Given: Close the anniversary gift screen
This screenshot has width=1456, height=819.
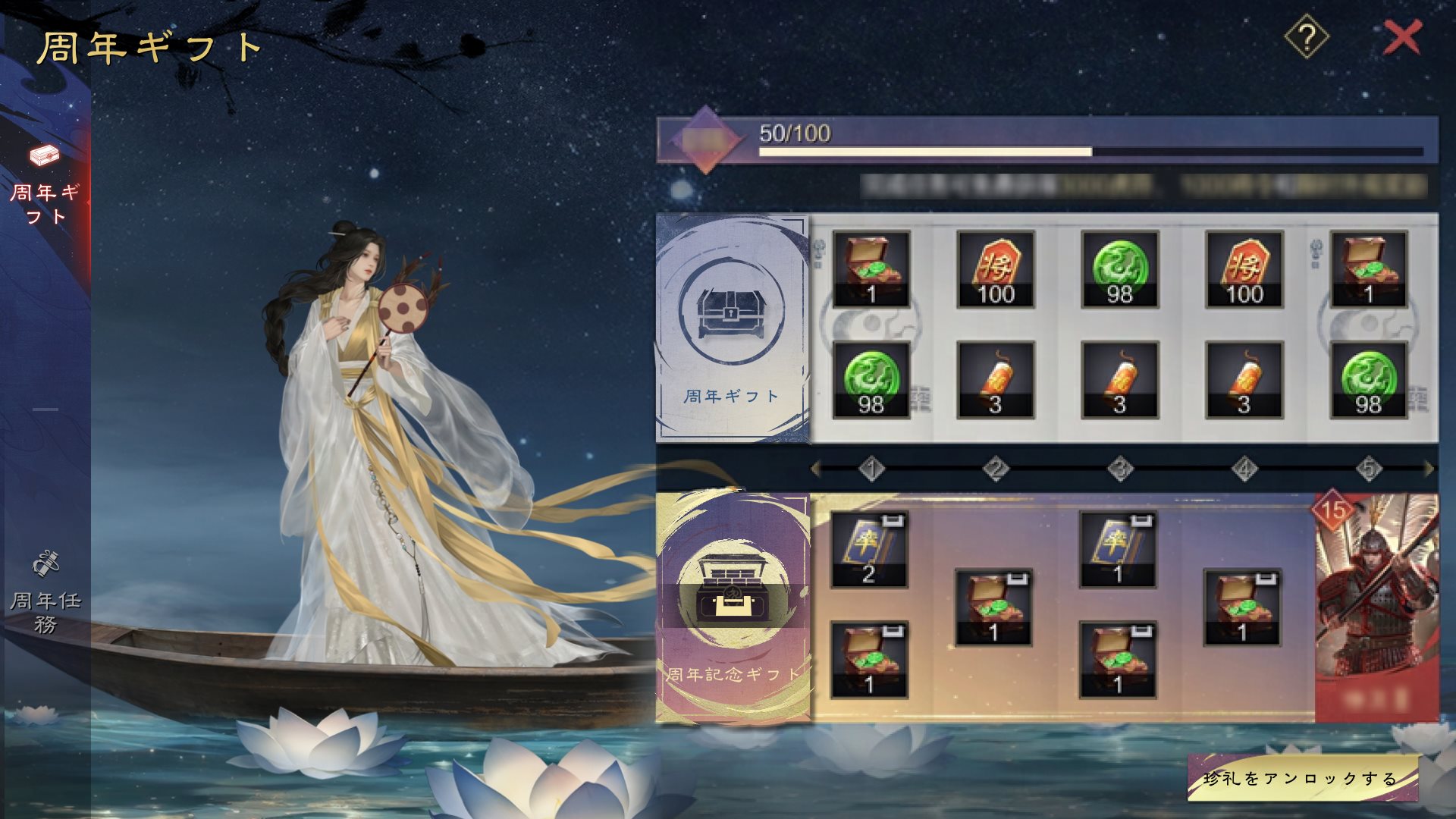Looking at the screenshot, I should point(1401,37).
